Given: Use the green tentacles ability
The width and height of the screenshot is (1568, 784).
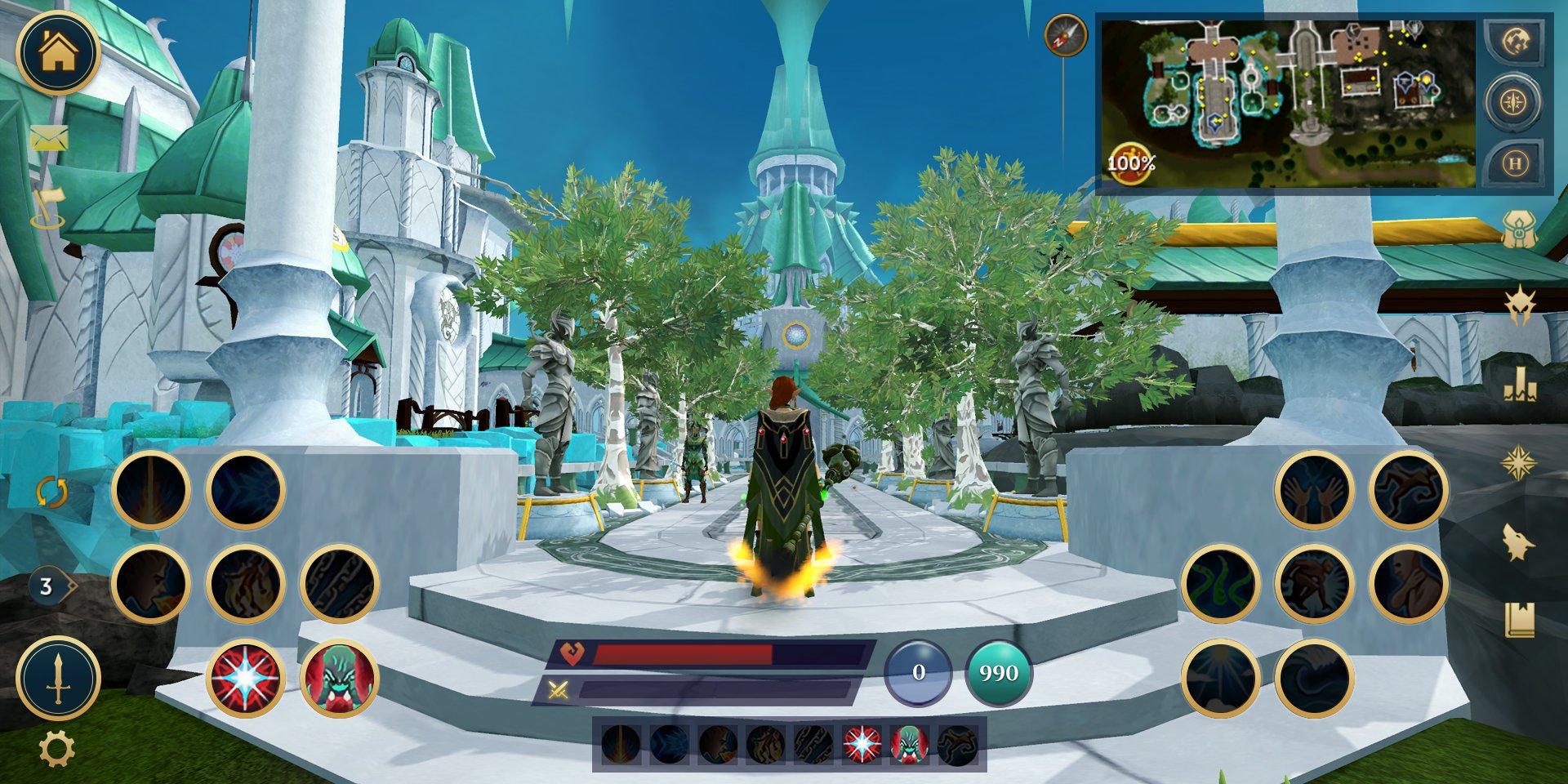Looking at the screenshot, I should [1220, 584].
